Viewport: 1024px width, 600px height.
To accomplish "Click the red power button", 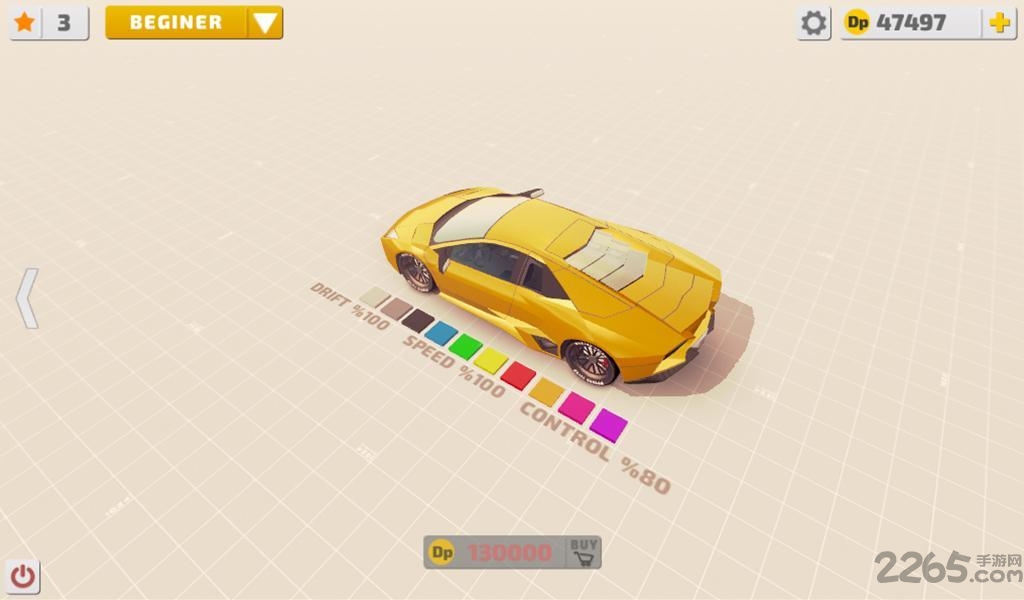I will pyautogui.click(x=23, y=576).
